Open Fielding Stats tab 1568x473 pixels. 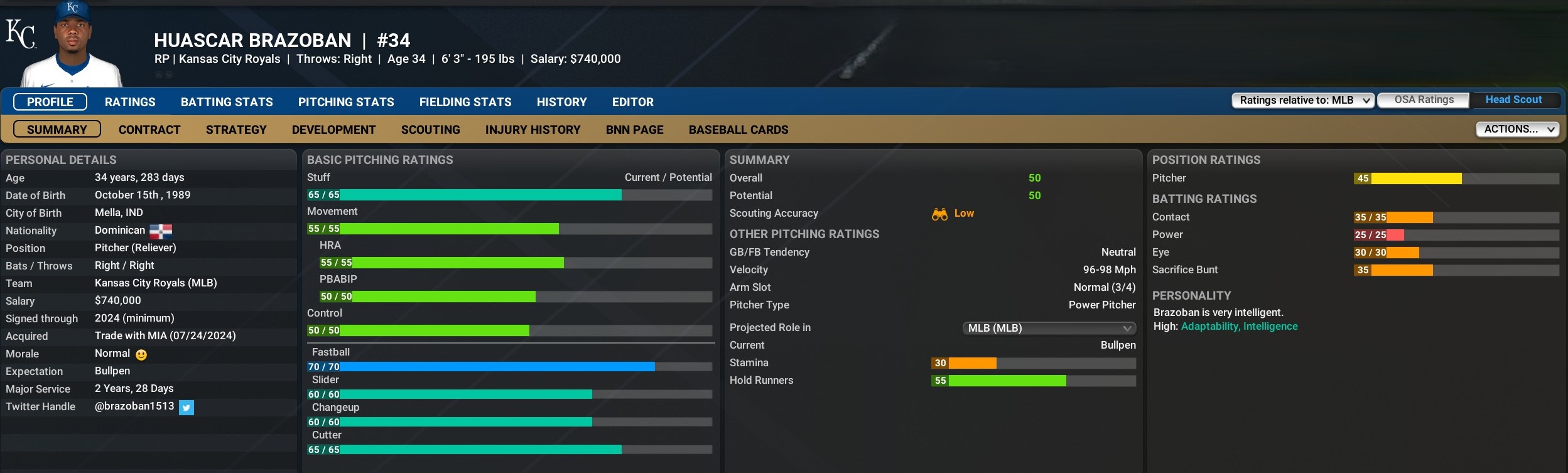coord(465,102)
